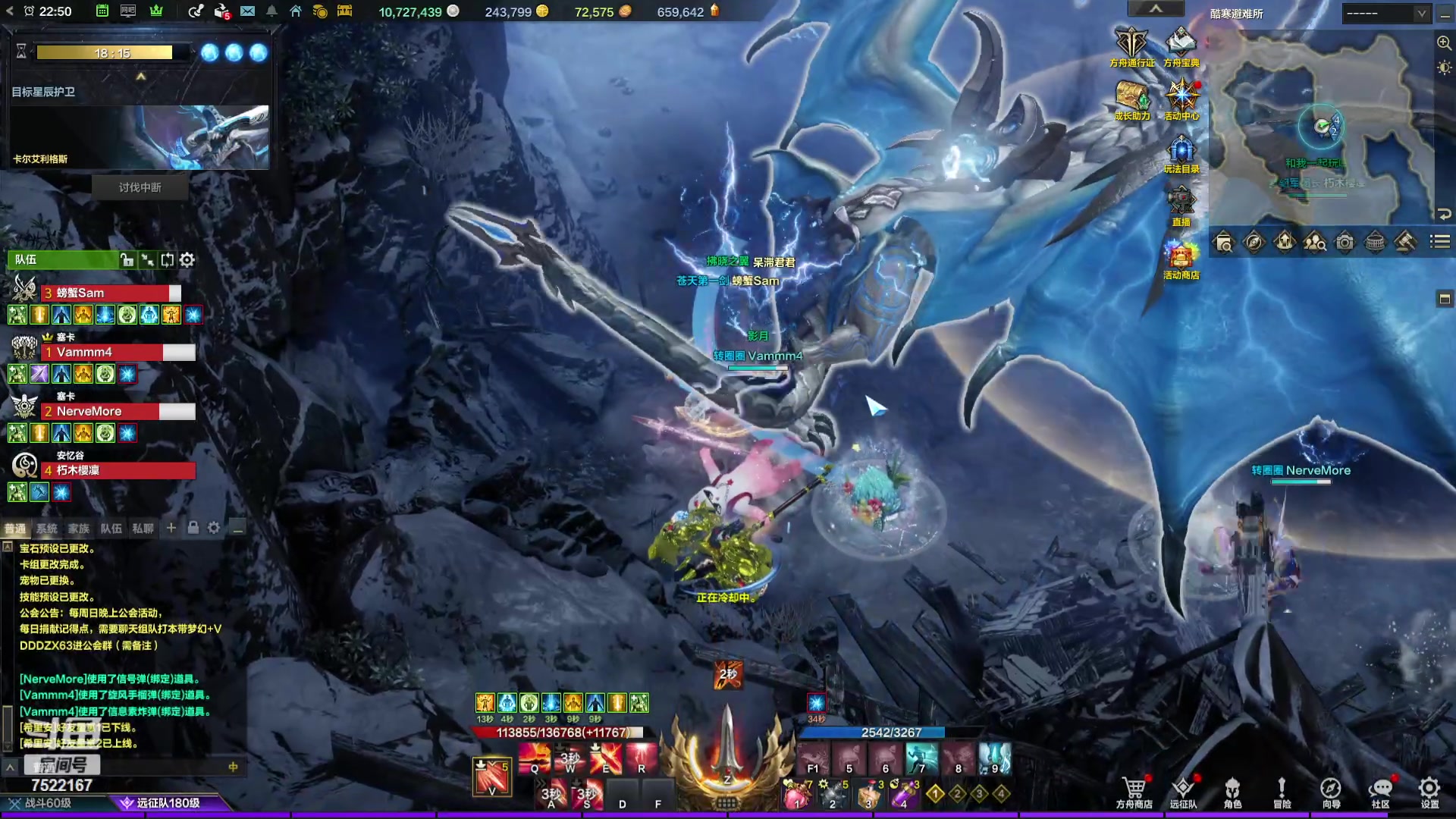The image size is (1456, 819).
Task: Open the 玩法目录 content guide
Action: click(1181, 153)
